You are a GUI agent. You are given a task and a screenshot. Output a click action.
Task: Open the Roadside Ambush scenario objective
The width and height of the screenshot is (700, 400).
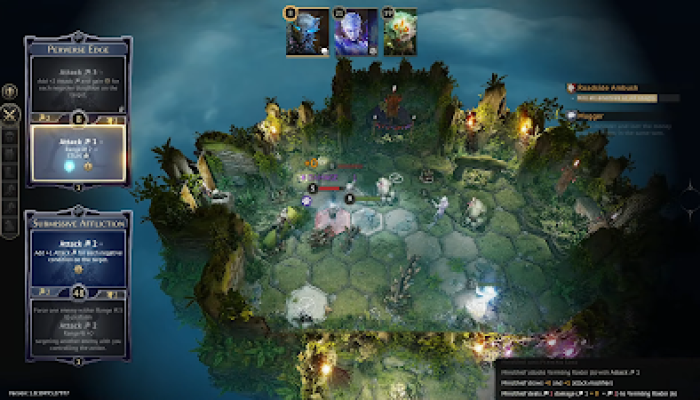tap(610, 88)
